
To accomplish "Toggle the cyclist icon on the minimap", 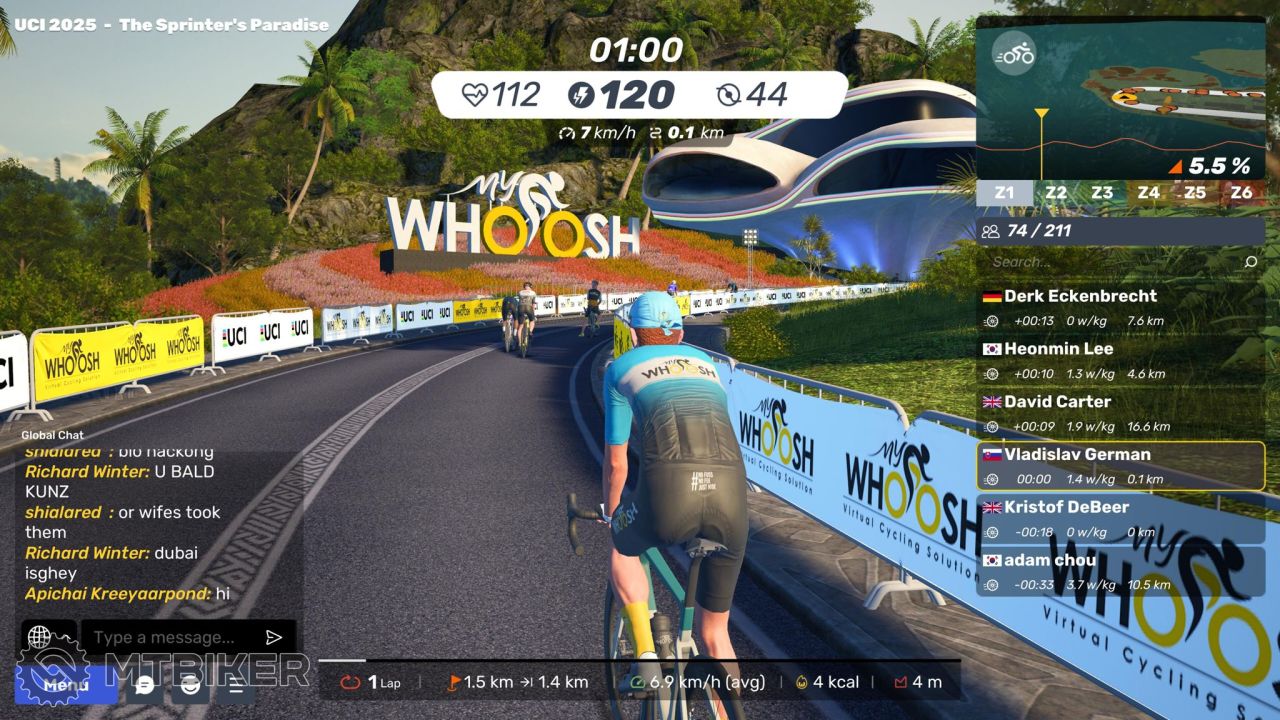I will [1014, 55].
